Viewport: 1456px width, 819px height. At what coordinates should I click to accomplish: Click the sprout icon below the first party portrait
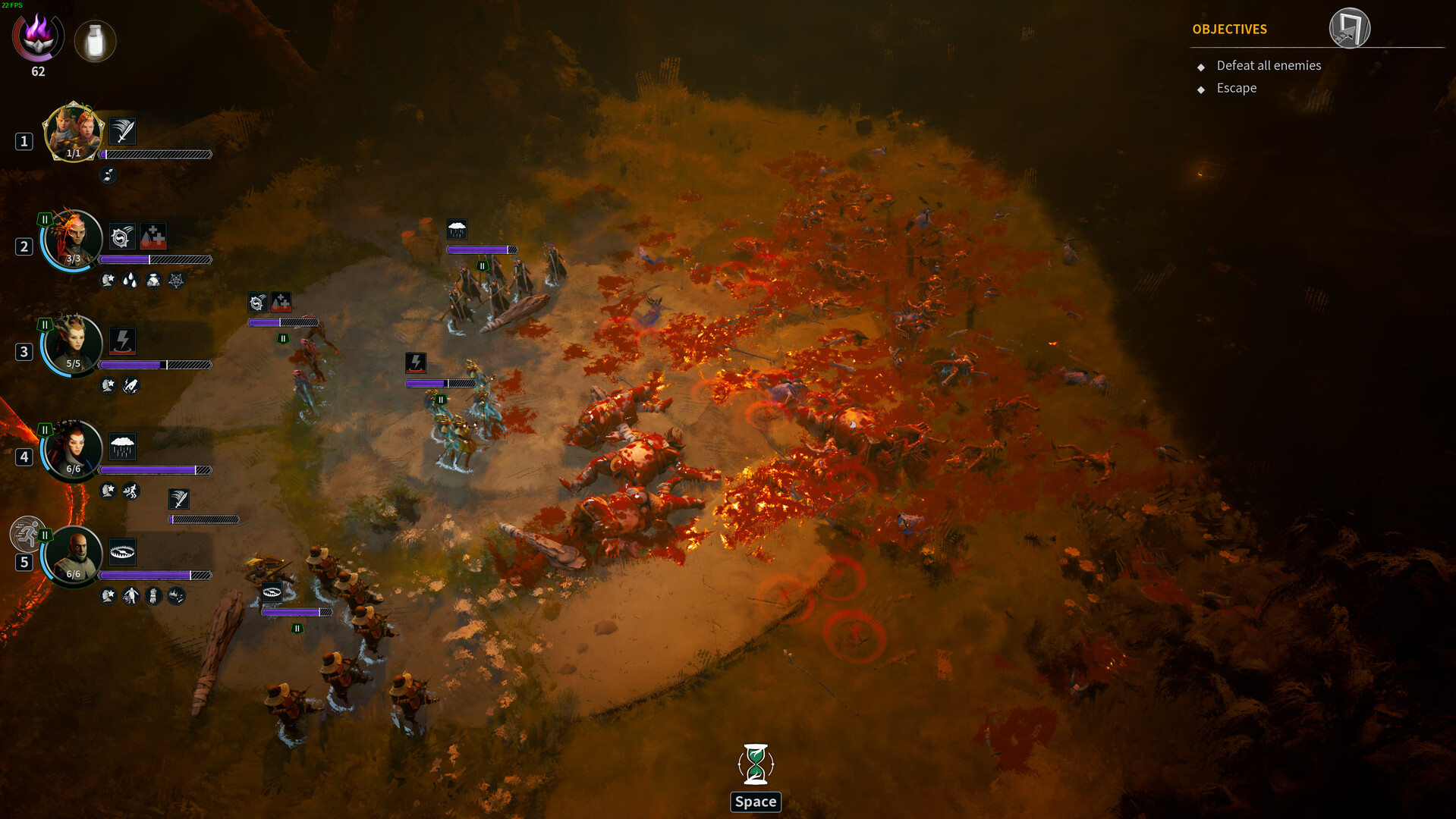107,176
